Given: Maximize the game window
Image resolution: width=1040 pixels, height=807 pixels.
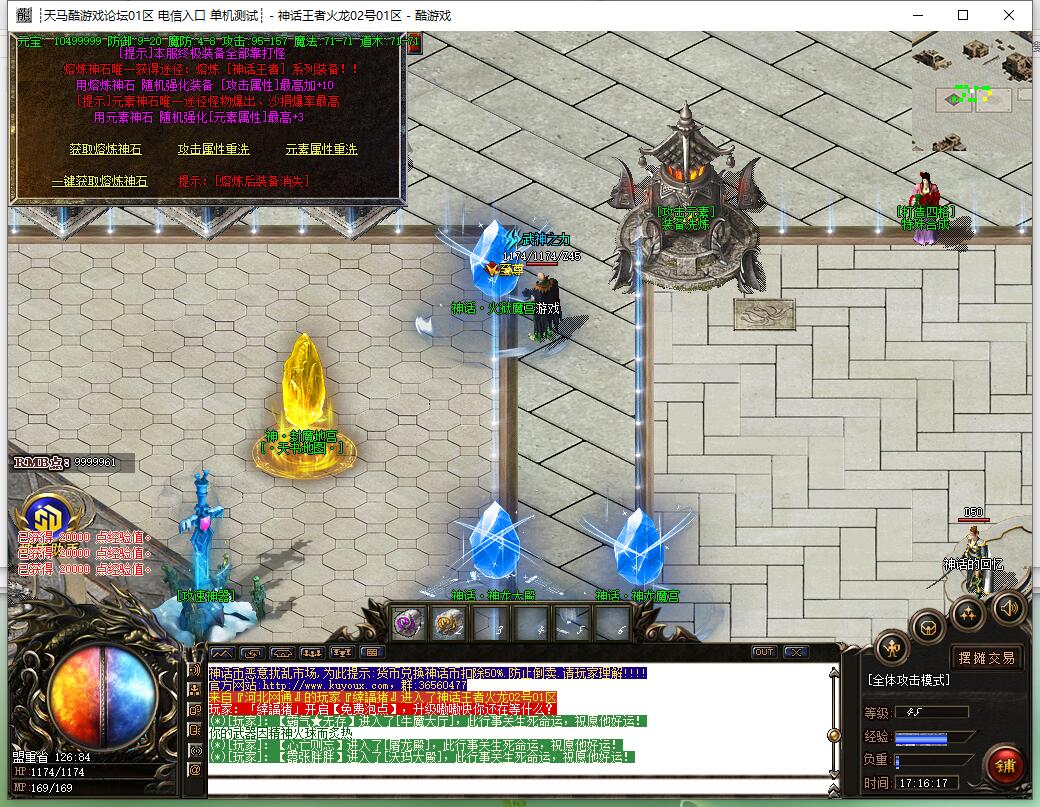Looking at the screenshot, I should coord(963,15).
